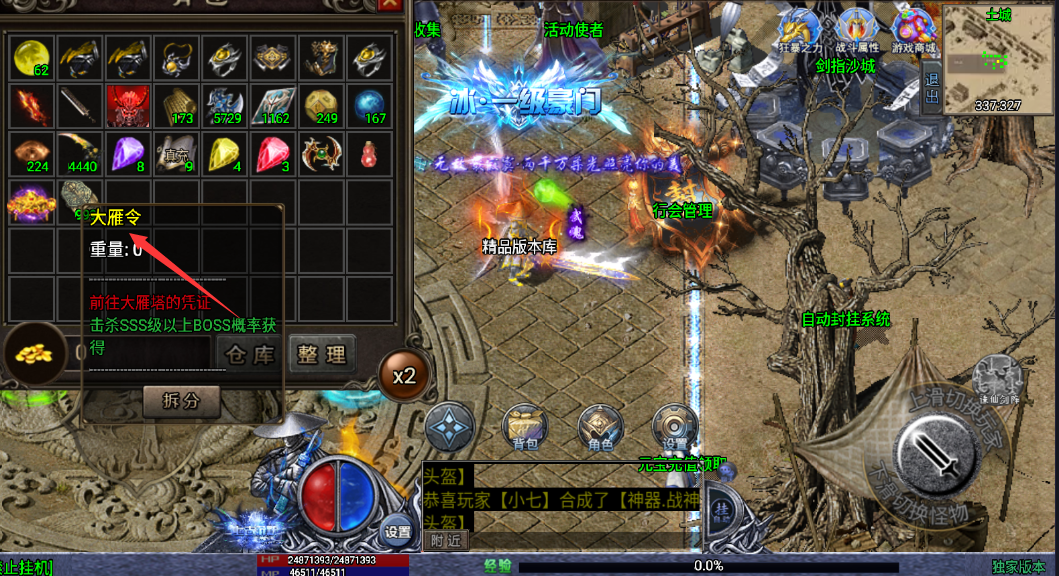Select the small red gourd potion slot

point(370,153)
